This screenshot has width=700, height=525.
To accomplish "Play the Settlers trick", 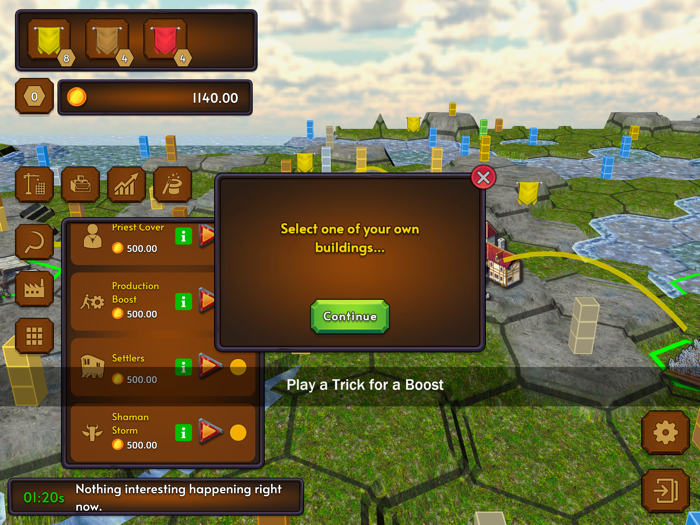I will coord(209,366).
